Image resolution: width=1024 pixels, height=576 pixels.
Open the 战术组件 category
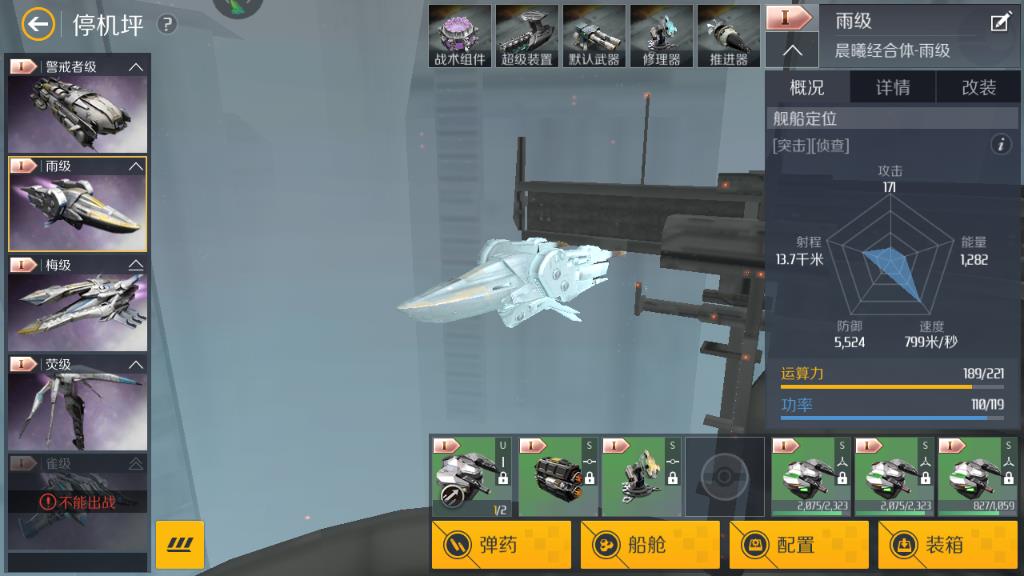pos(460,37)
